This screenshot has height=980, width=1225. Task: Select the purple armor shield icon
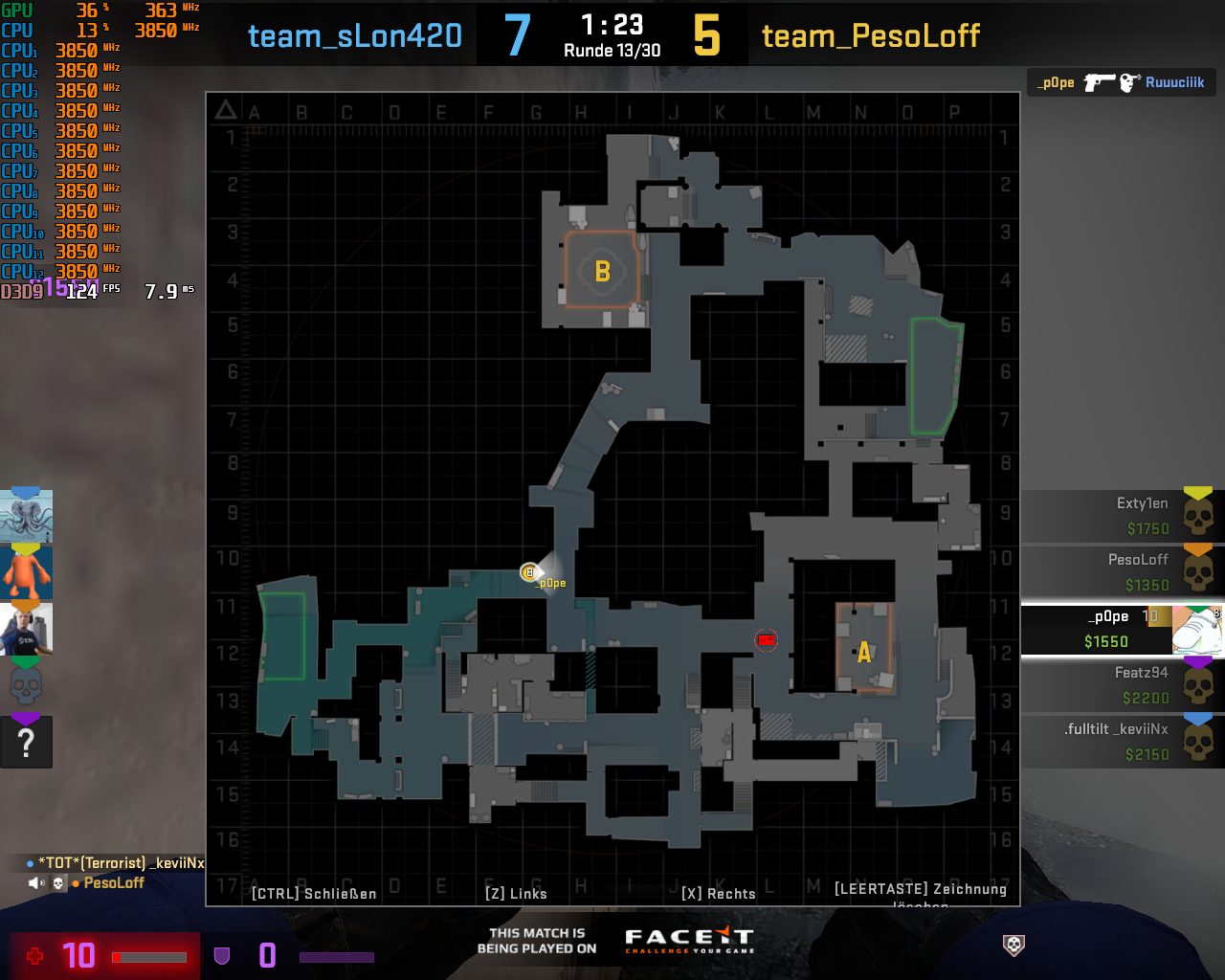222,955
